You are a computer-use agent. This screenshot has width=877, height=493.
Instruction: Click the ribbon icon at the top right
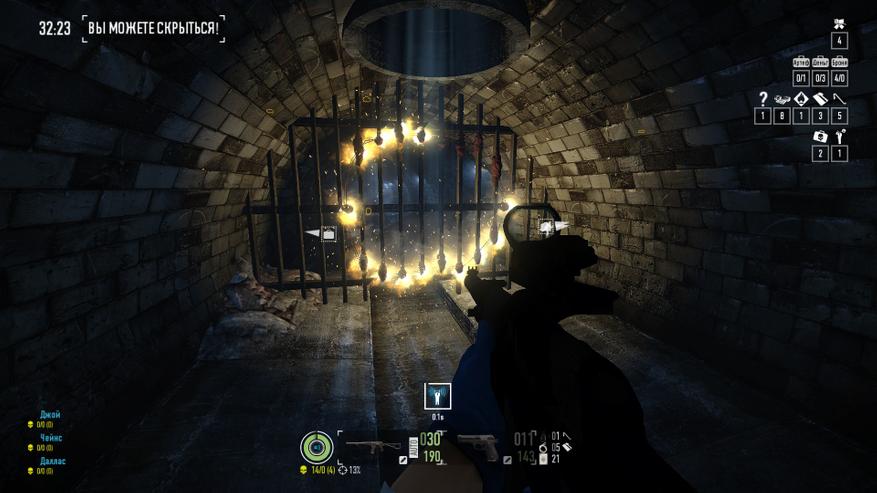tap(839, 24)
